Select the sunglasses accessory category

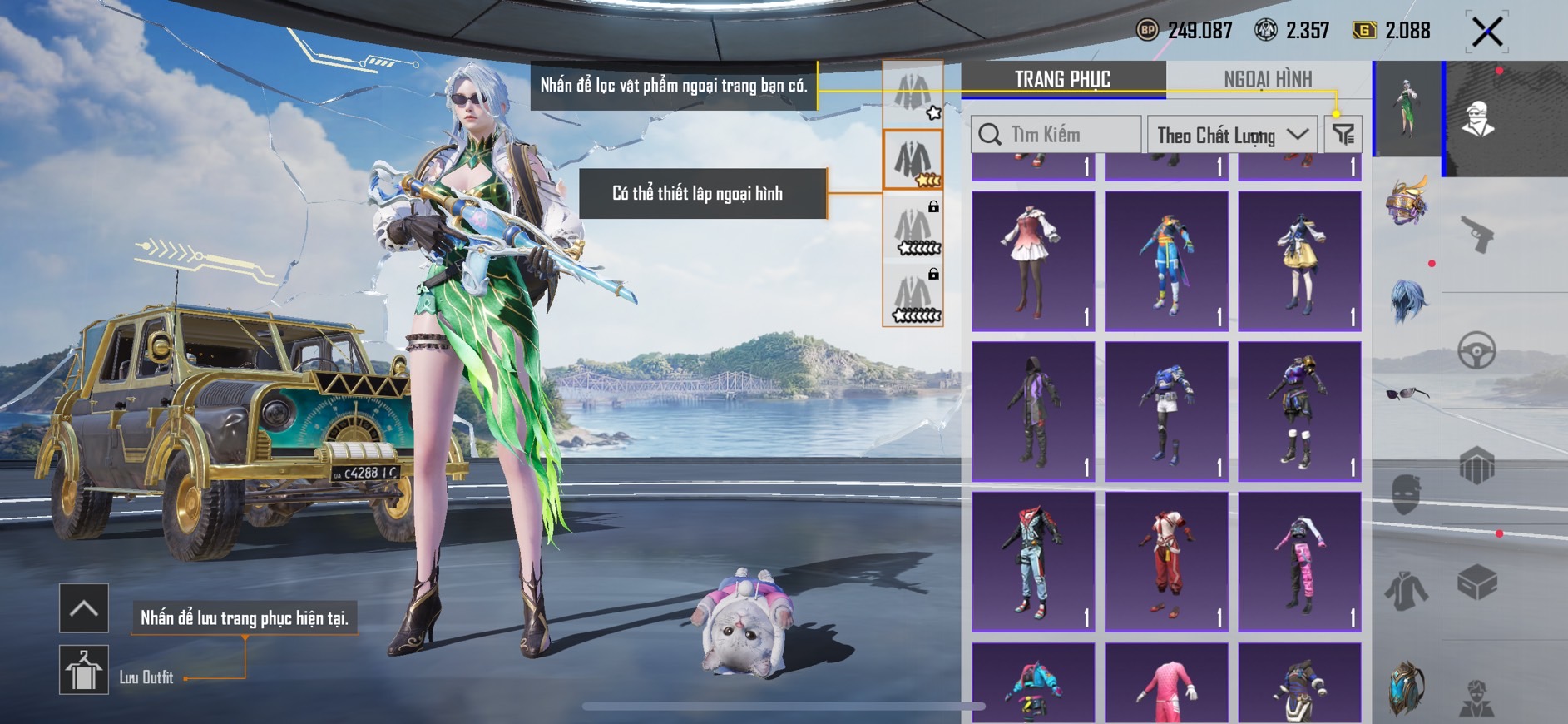pos(1407,393)
